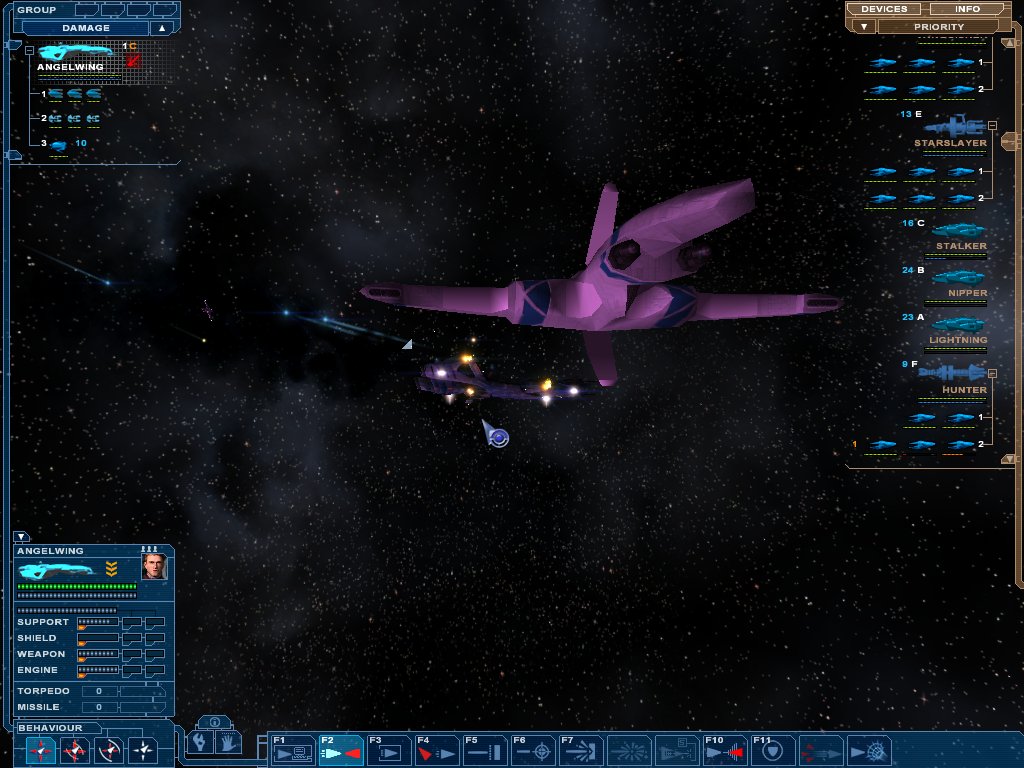Click the open hand icon

229,743
